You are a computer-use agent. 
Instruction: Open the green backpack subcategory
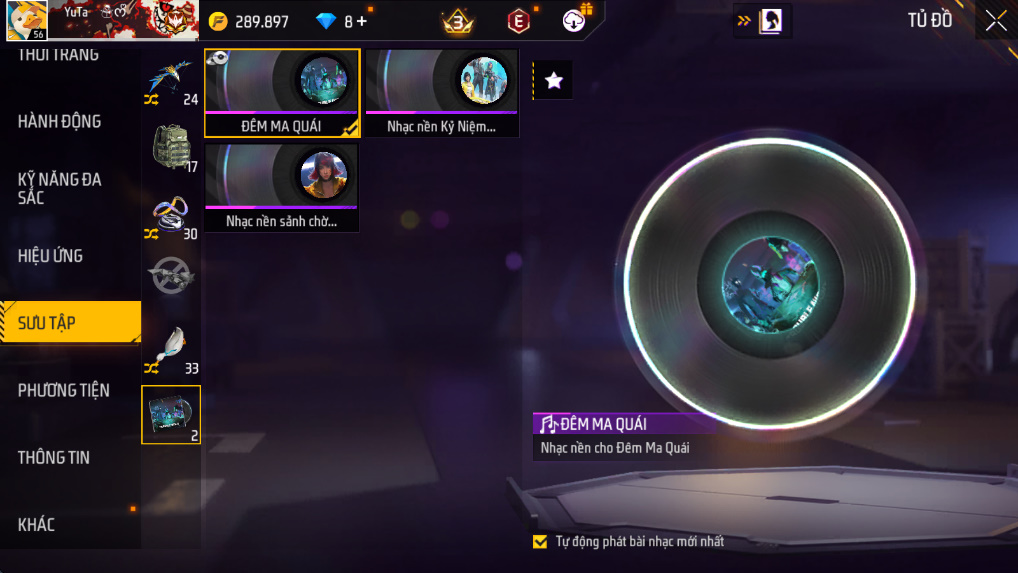click(170, 147)
